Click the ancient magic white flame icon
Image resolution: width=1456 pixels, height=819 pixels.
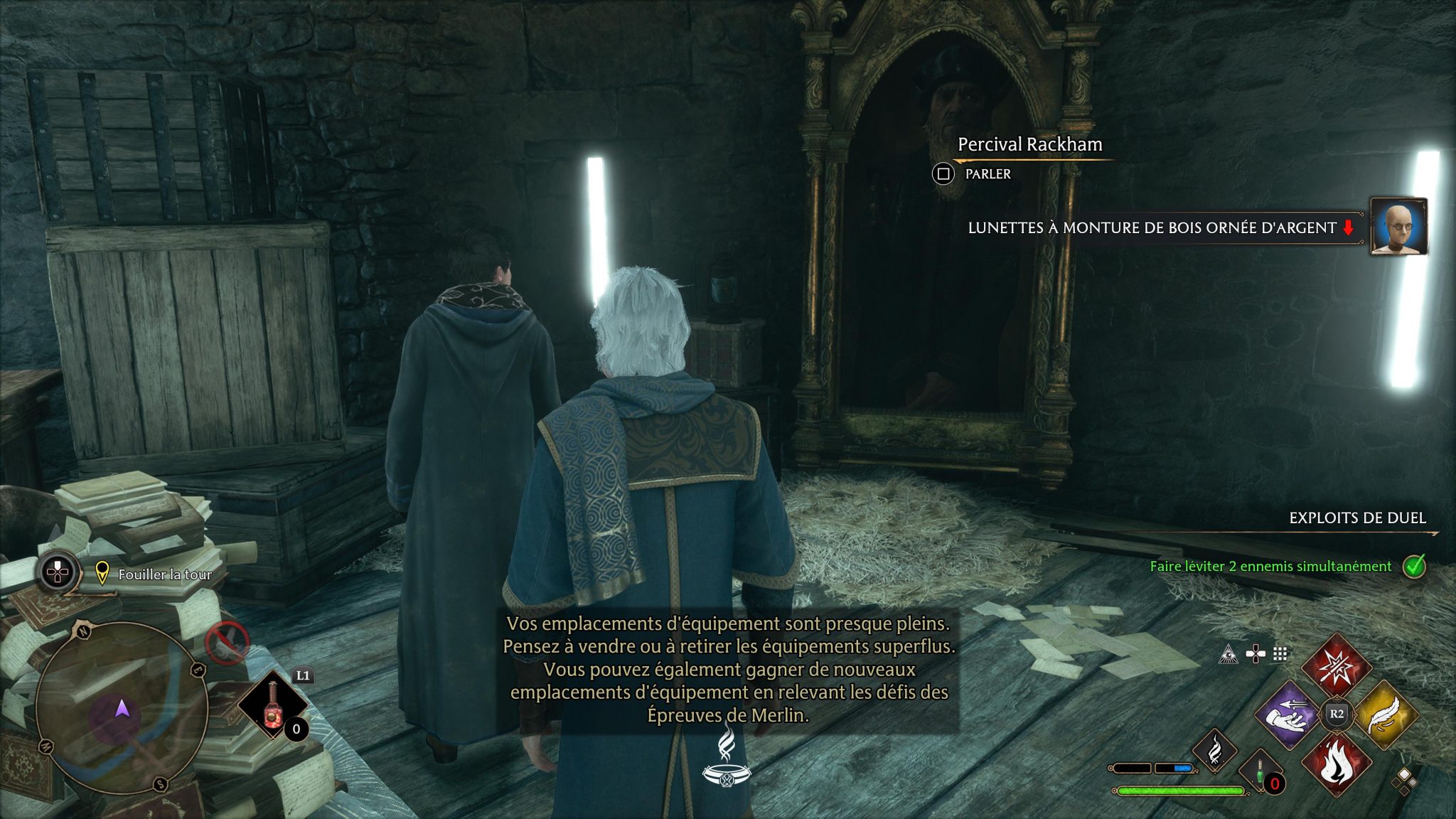coord(1214,749)
